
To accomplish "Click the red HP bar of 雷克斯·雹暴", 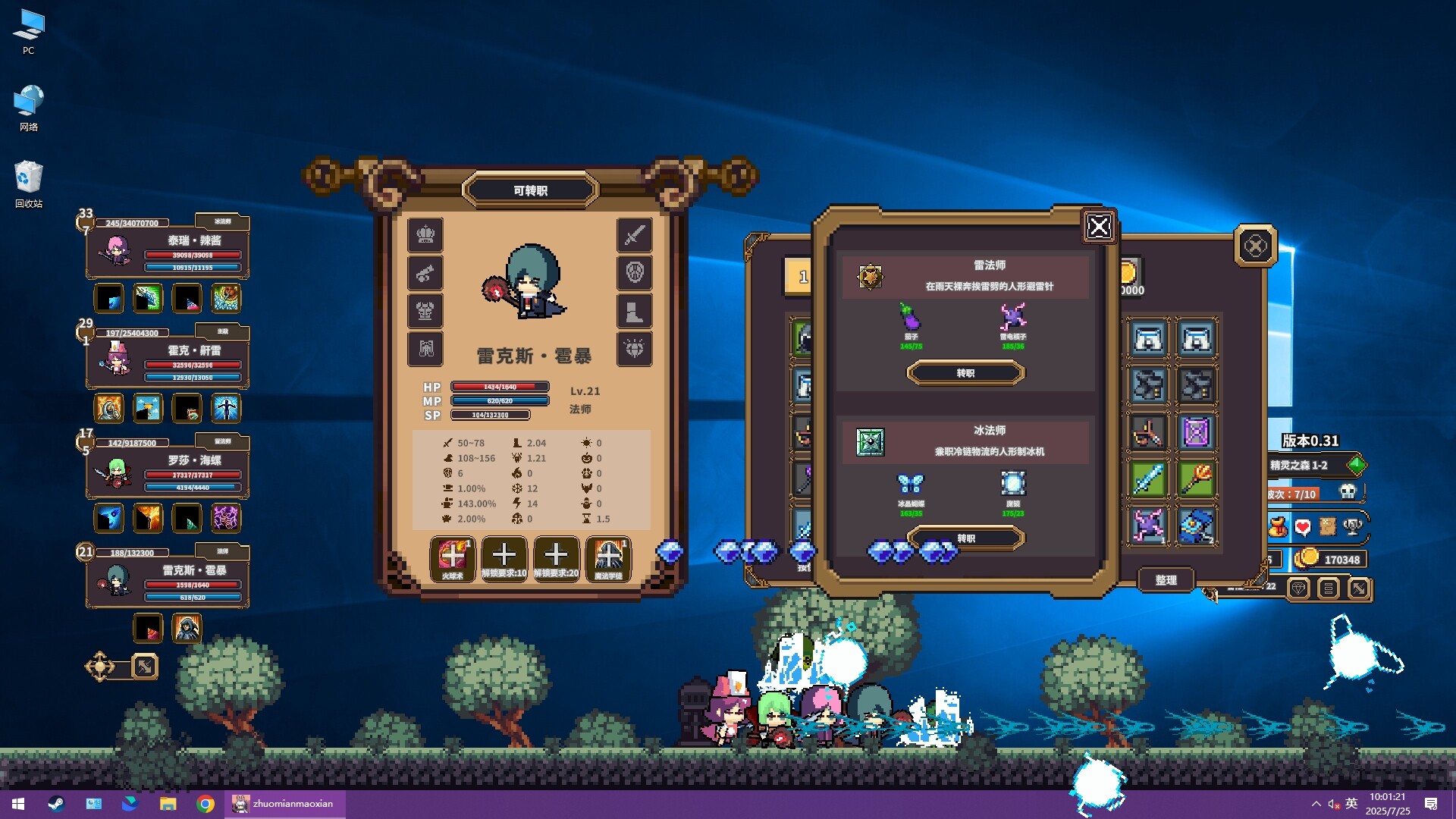I will point(192,583).
